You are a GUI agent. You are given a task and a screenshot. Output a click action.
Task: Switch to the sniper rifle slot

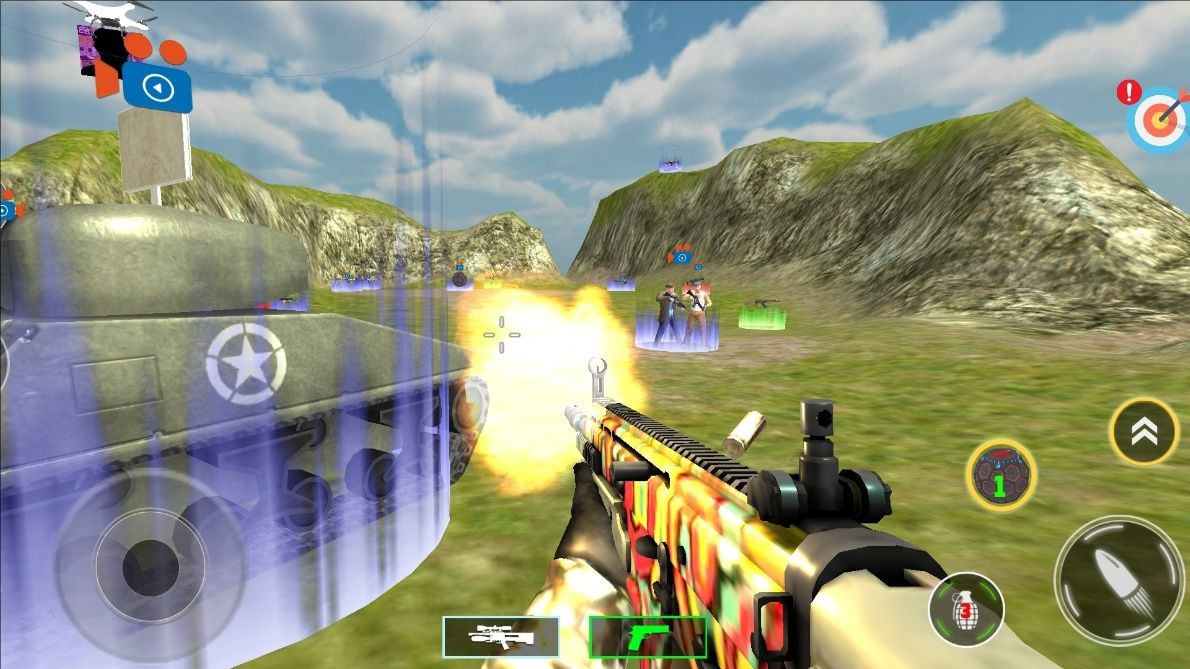click(501, 636)
